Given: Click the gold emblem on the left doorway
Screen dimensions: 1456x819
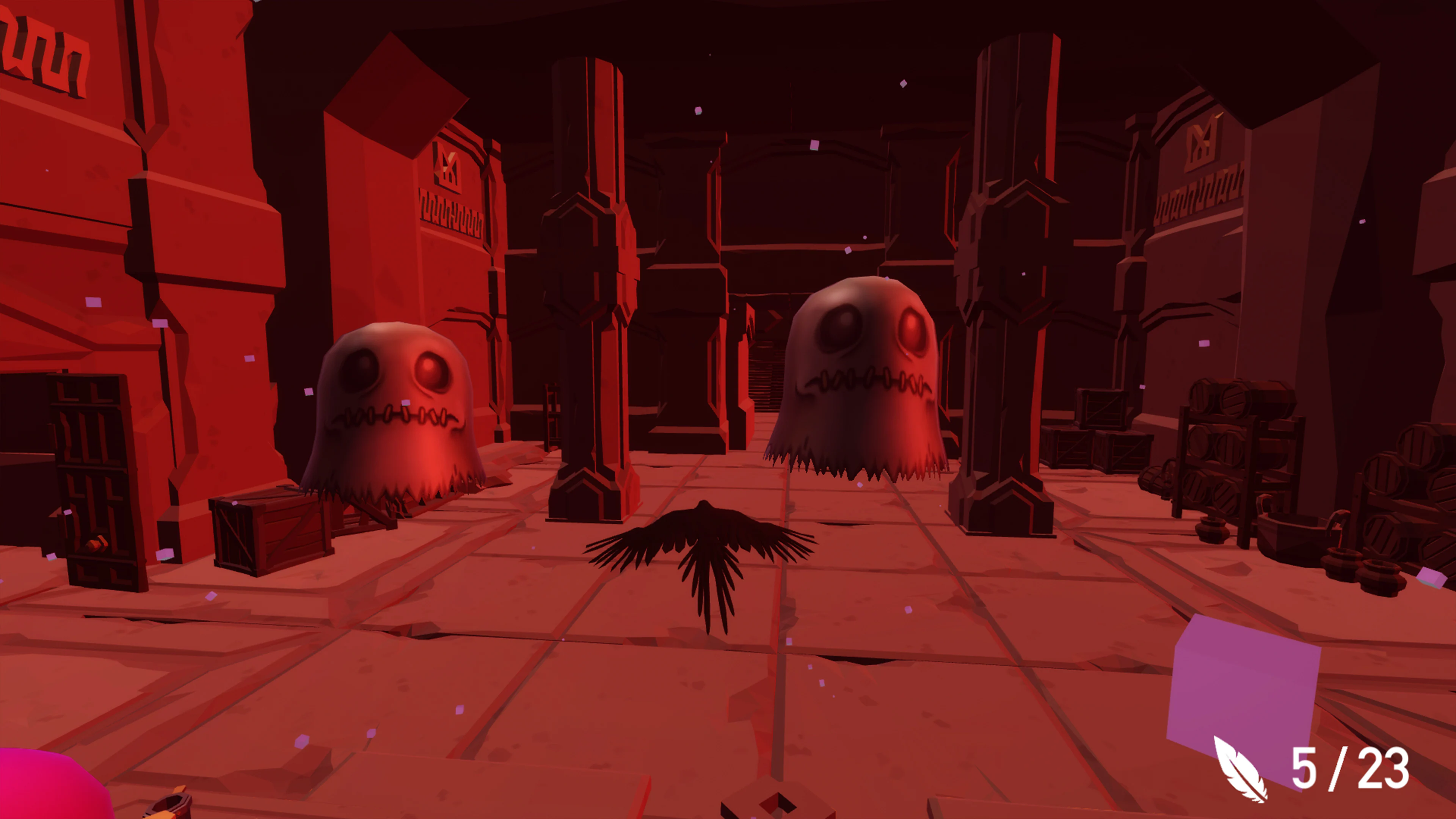Looking at the screenshot, I should 447,169.
